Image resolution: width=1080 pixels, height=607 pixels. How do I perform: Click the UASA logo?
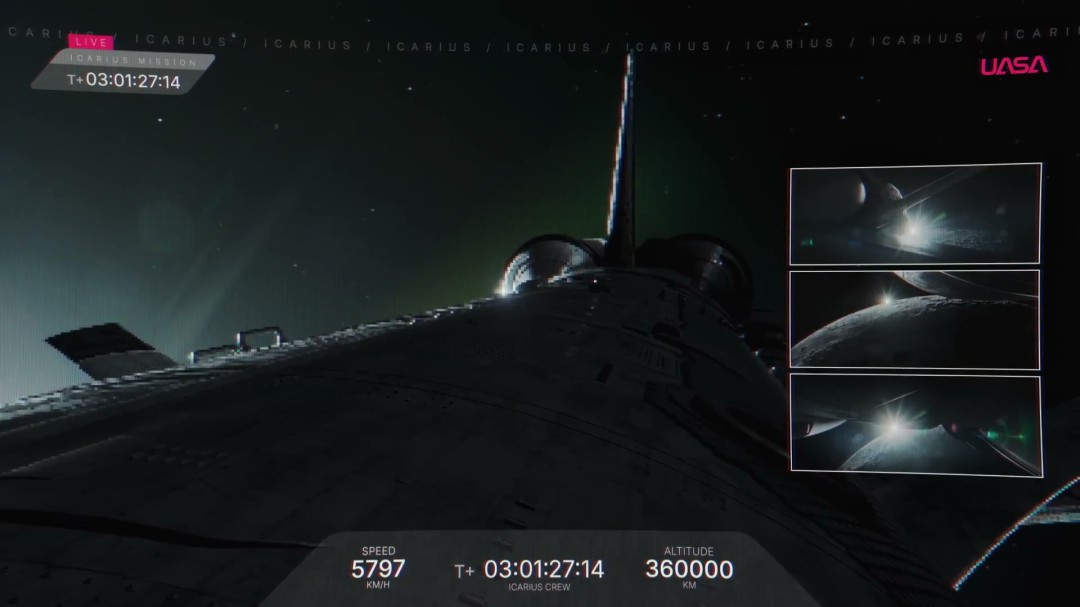tap(1013, 66)
